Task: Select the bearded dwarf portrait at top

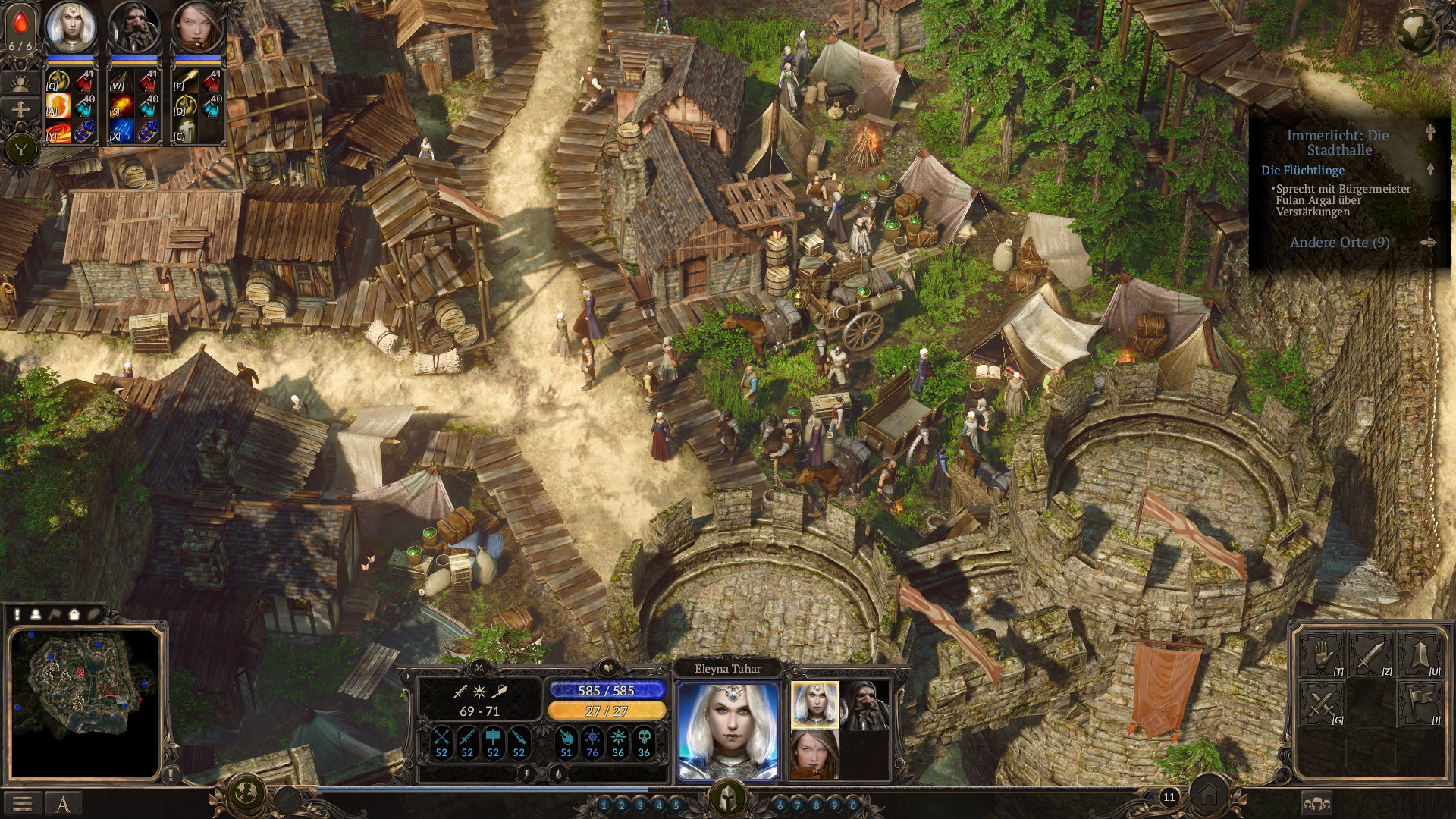Action: pyautogui.click(x=134, y=27)
